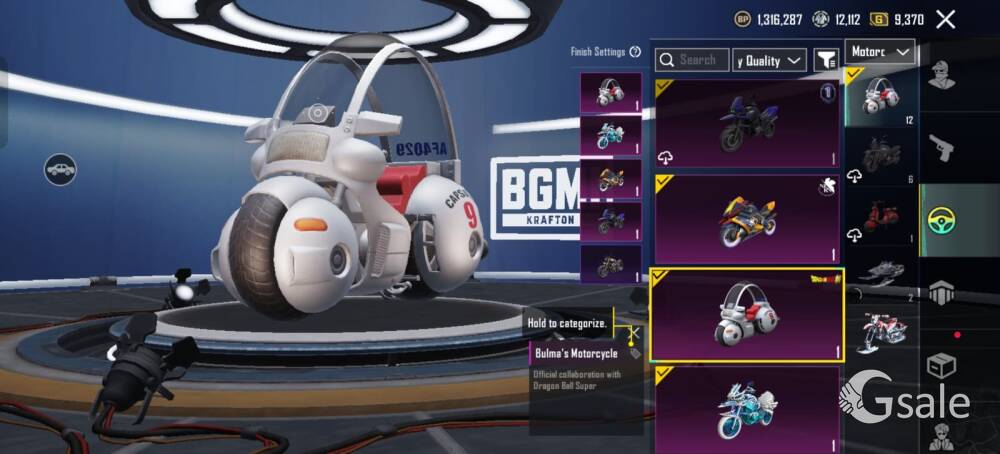Switch to the character outfit category
1000x454 pixels.
pos(941,76)
